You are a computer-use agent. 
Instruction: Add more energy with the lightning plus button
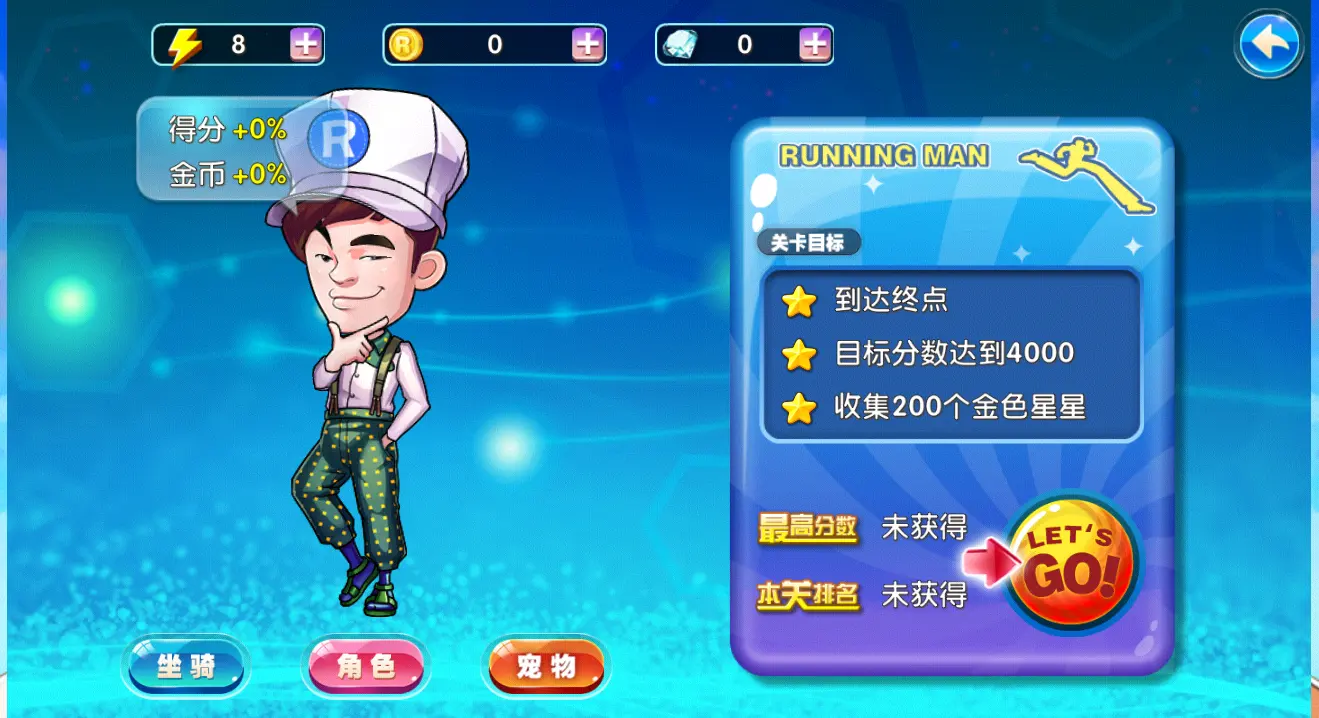pyautogui.click(x=305, y=45)
